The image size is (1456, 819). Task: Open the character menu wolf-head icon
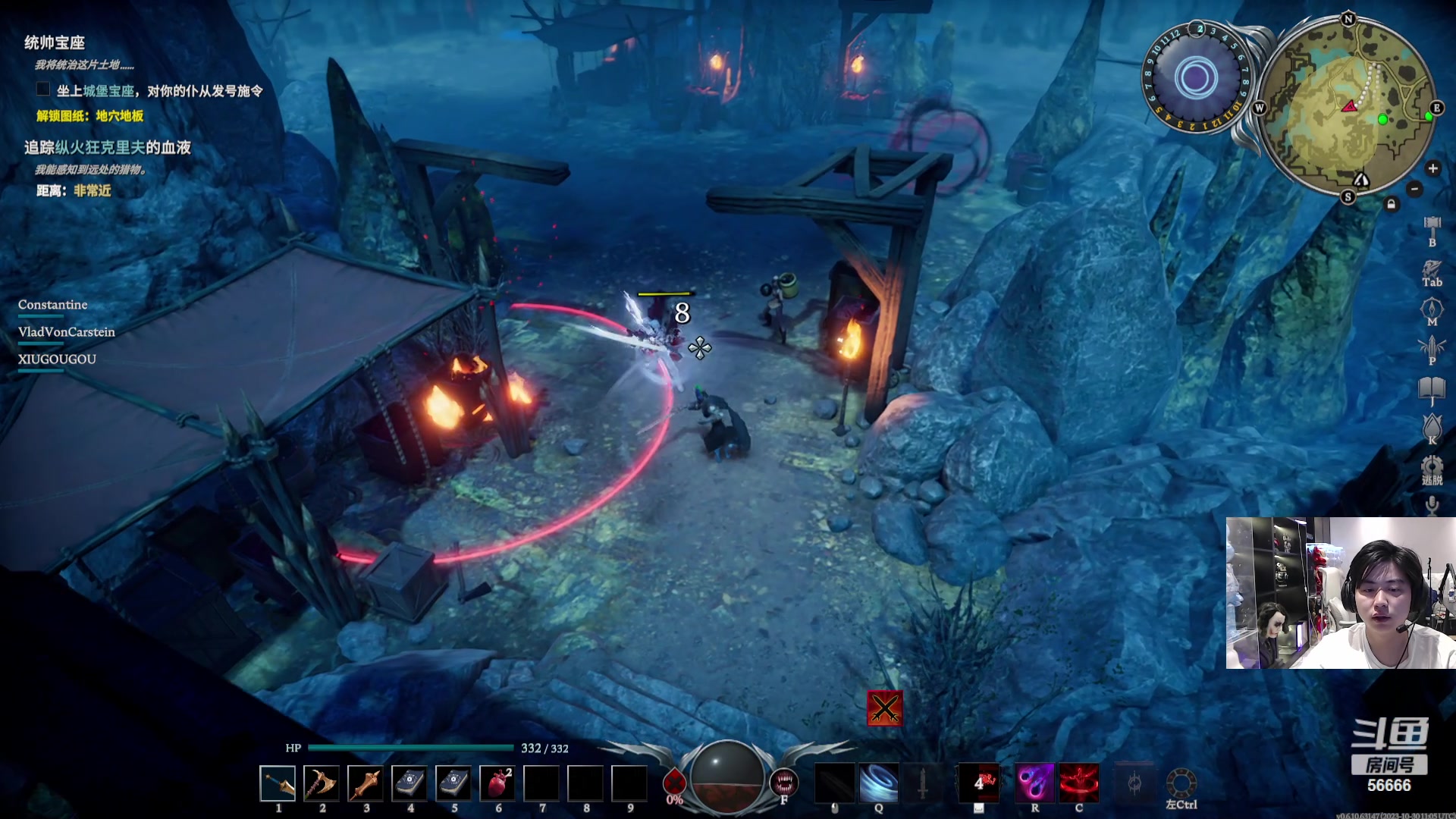coord(1432,268)
